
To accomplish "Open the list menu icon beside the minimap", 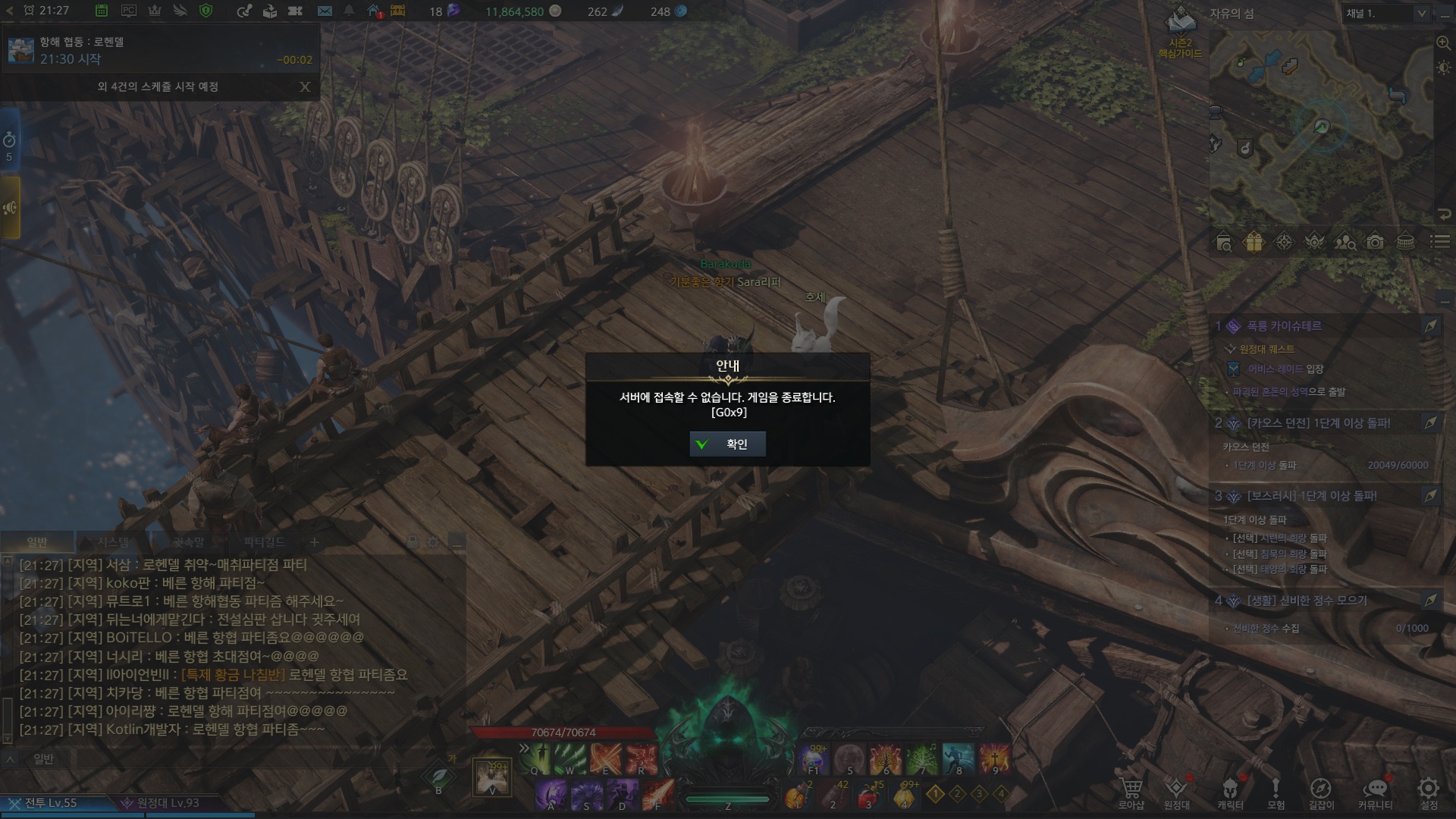I will [x=1439, y=242].
